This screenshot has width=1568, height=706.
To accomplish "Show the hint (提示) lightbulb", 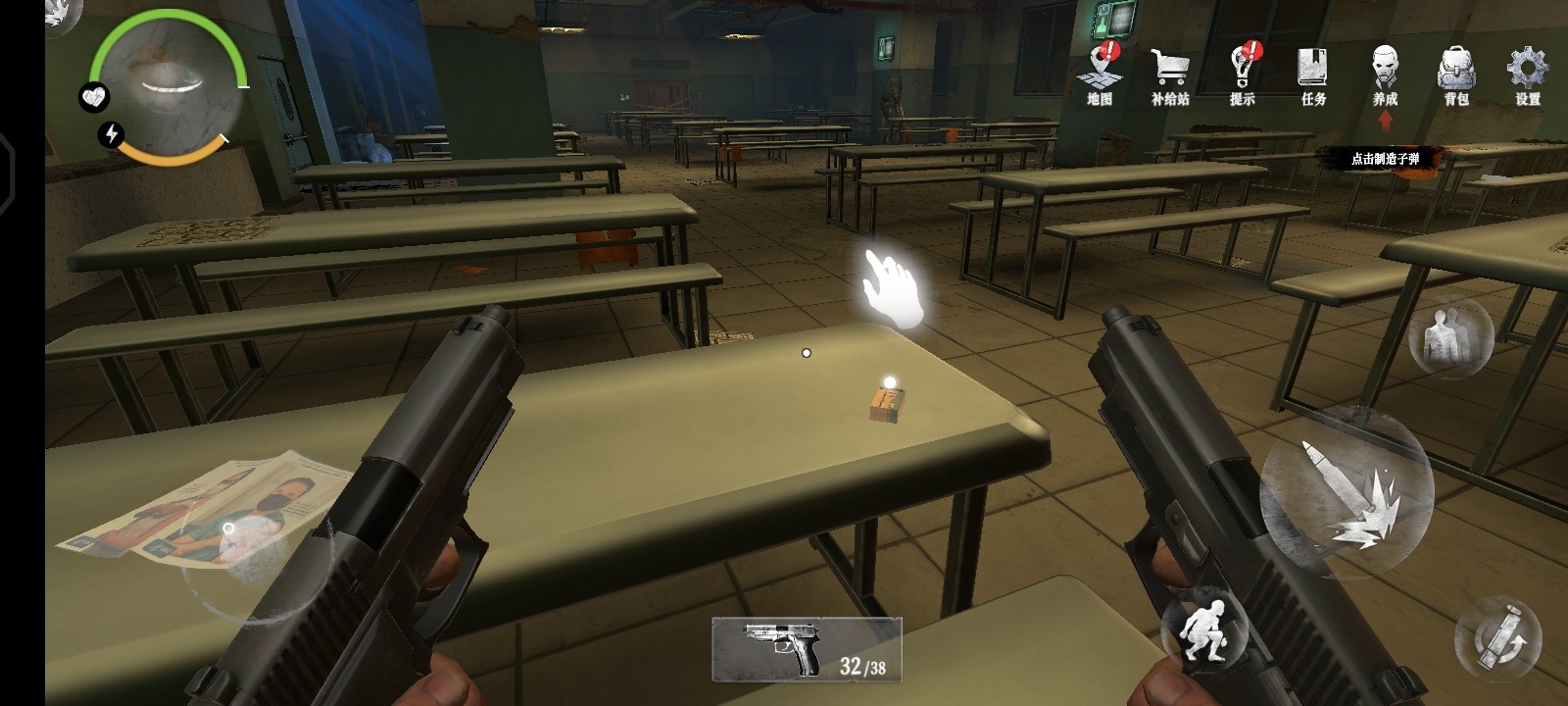I will (x=1243, y=72).
